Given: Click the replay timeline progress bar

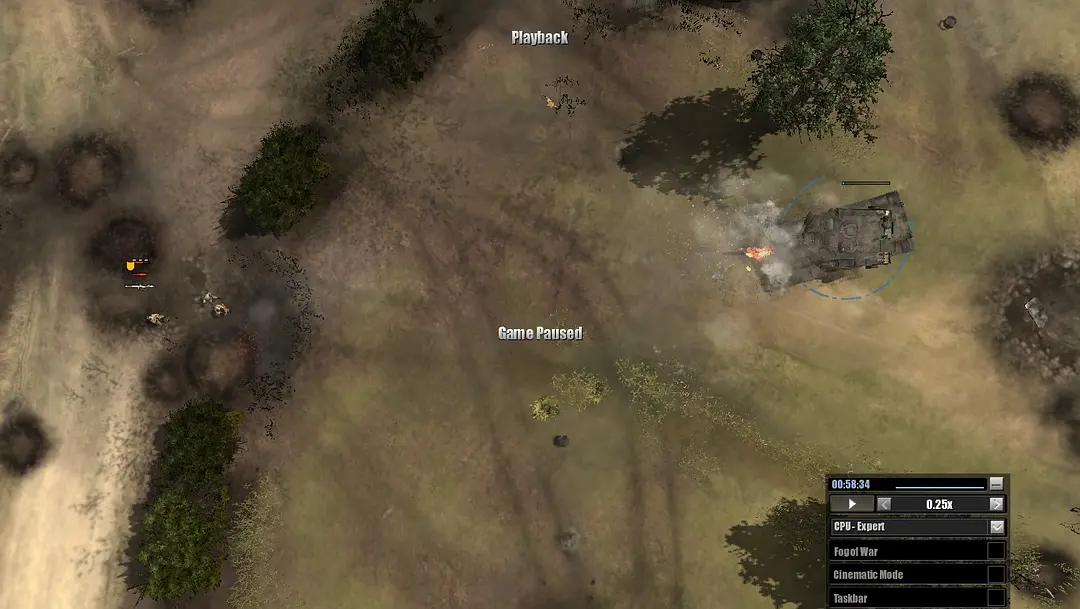Looking at the screenshot, I should pos(939,487).
